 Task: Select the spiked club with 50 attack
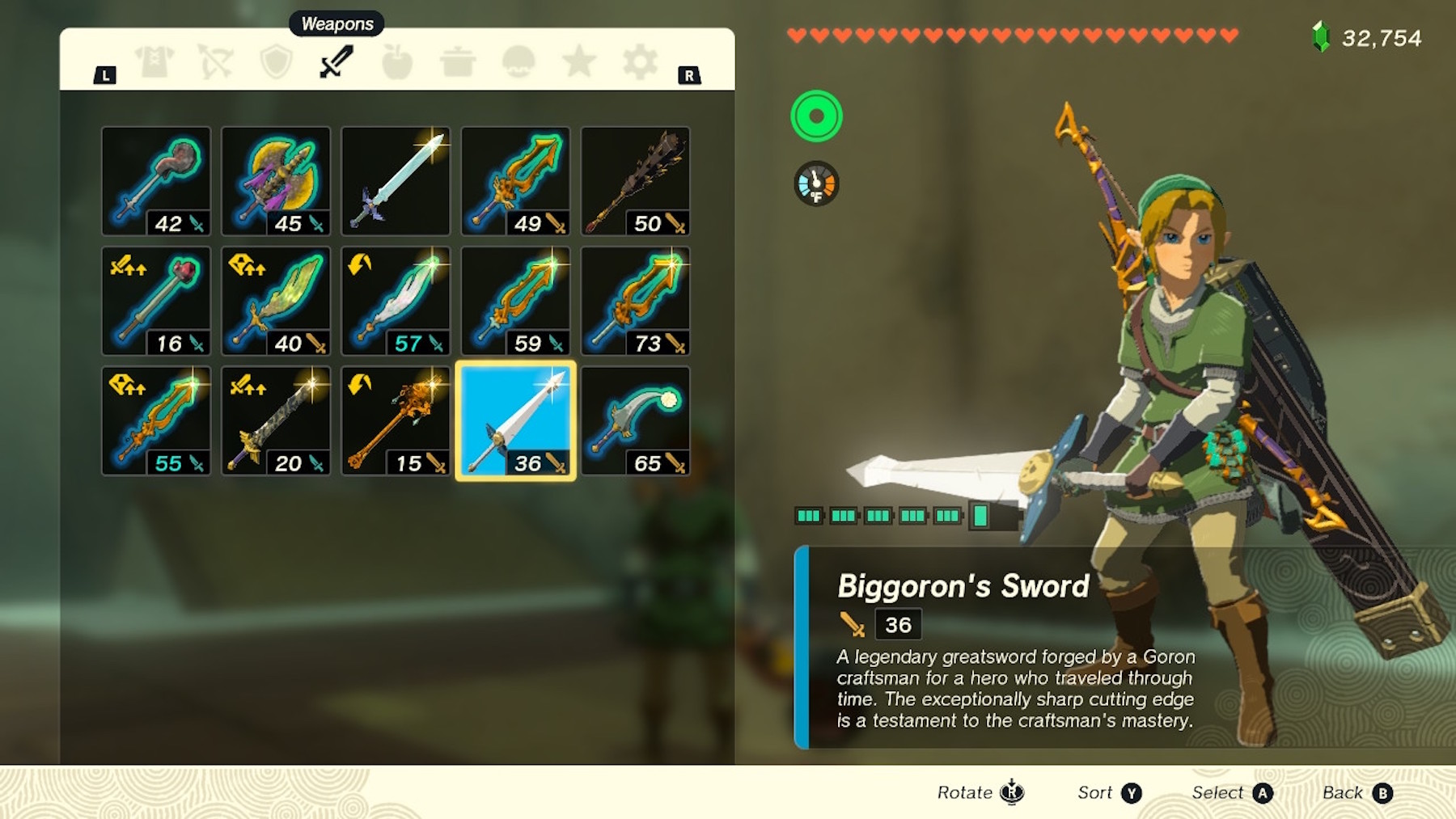pyautogui.click(x=635, y=181)
